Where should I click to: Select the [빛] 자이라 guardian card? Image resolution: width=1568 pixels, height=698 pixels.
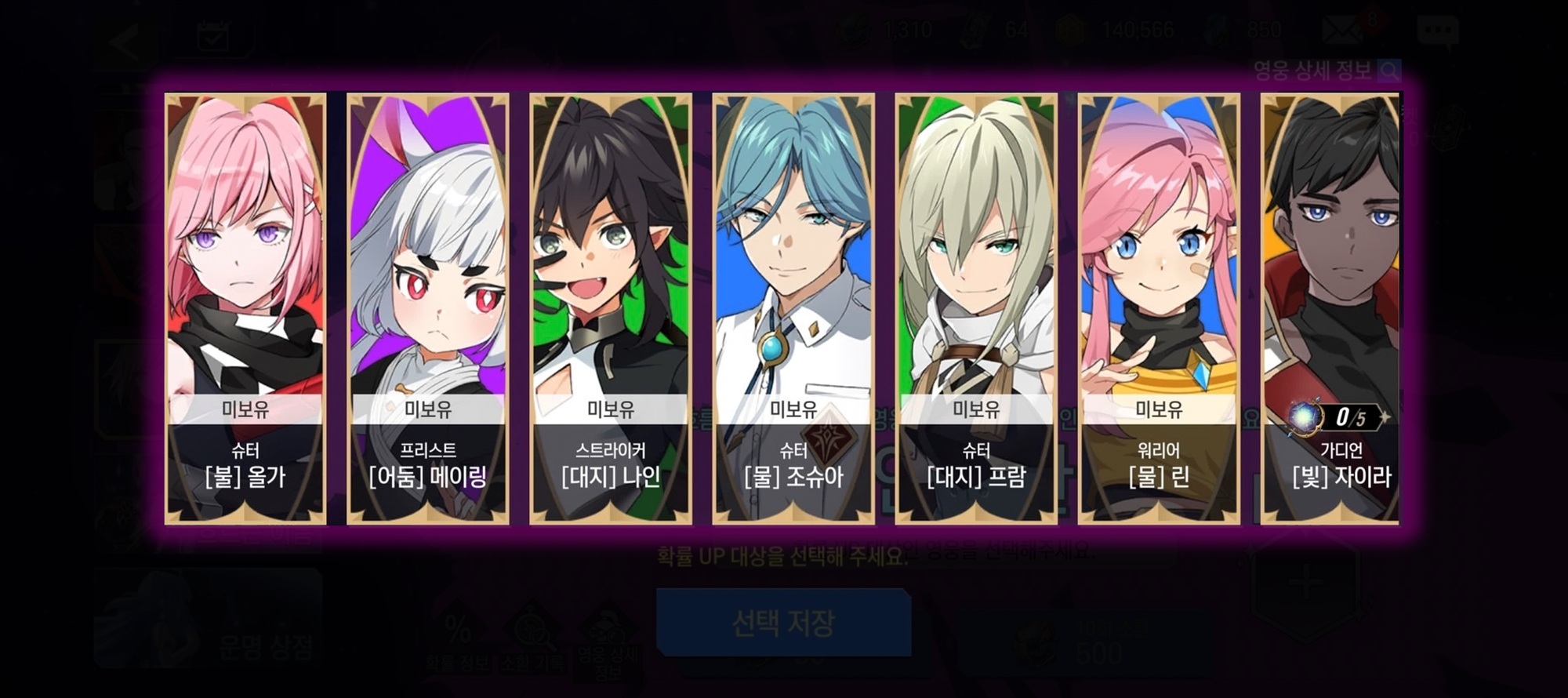click(x=1330, y=308)
